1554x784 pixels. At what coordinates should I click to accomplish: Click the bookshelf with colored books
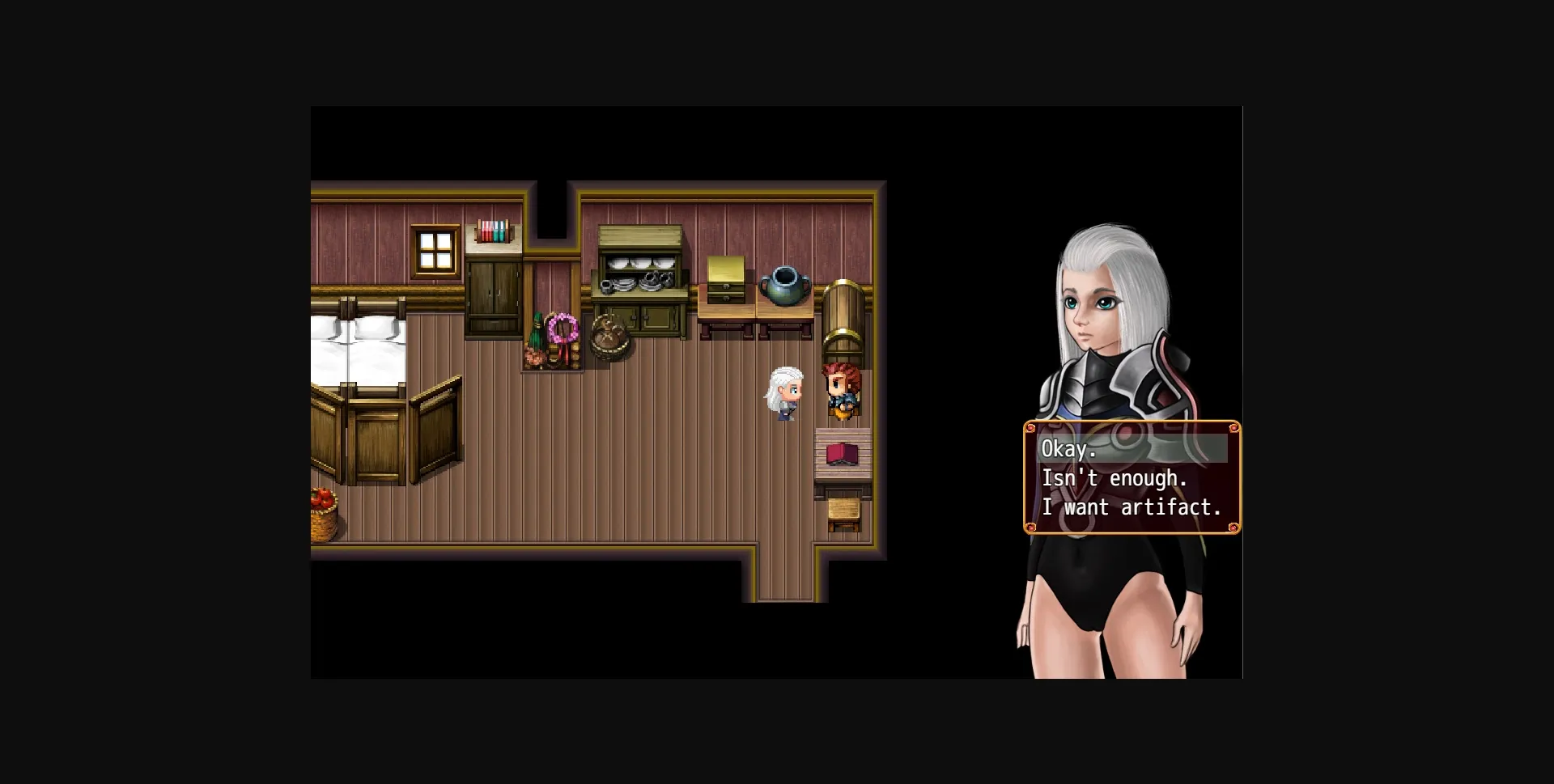492,231
